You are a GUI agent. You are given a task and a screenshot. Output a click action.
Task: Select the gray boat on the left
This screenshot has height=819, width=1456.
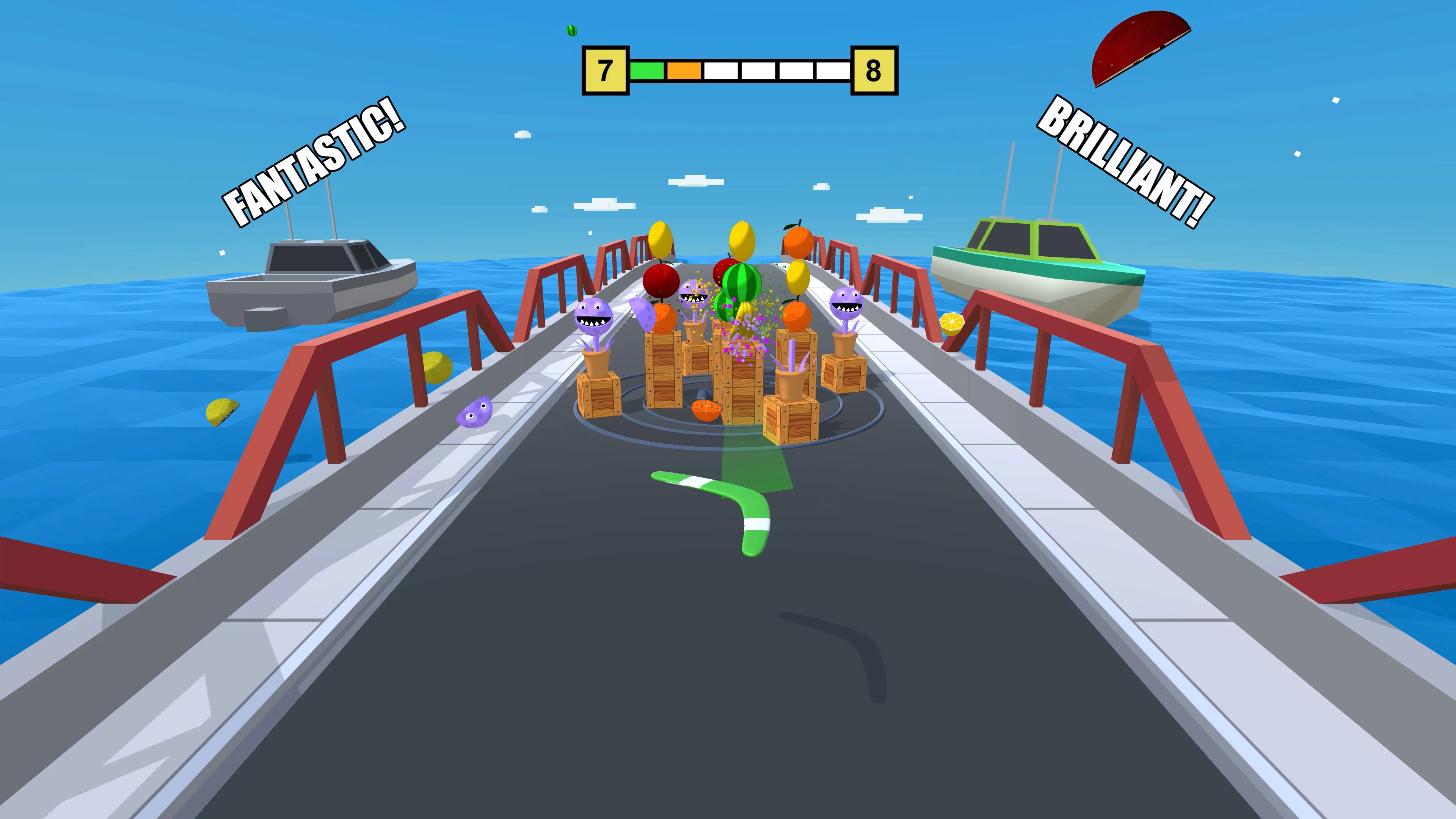pos(308,282)
